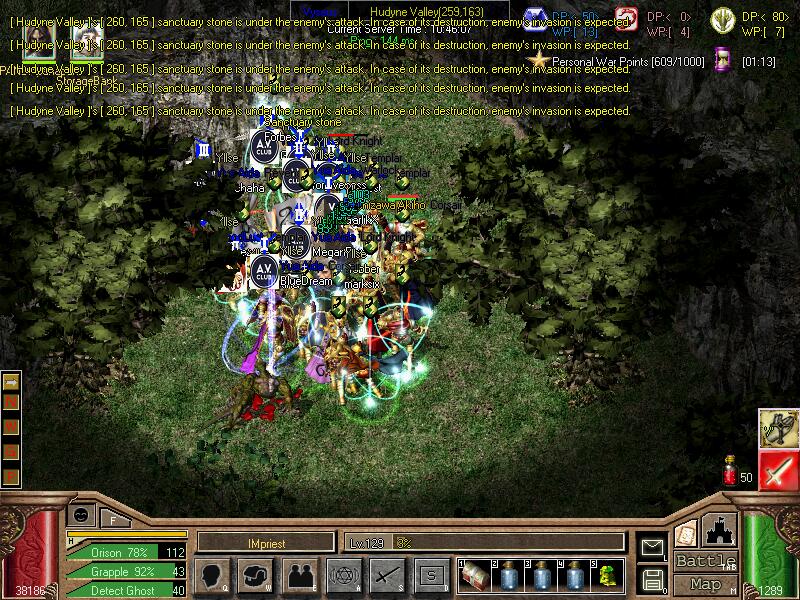Select the Grapple 92% skill entry
This screenshot has height=600, width=800.
click(x=127, y=572)
